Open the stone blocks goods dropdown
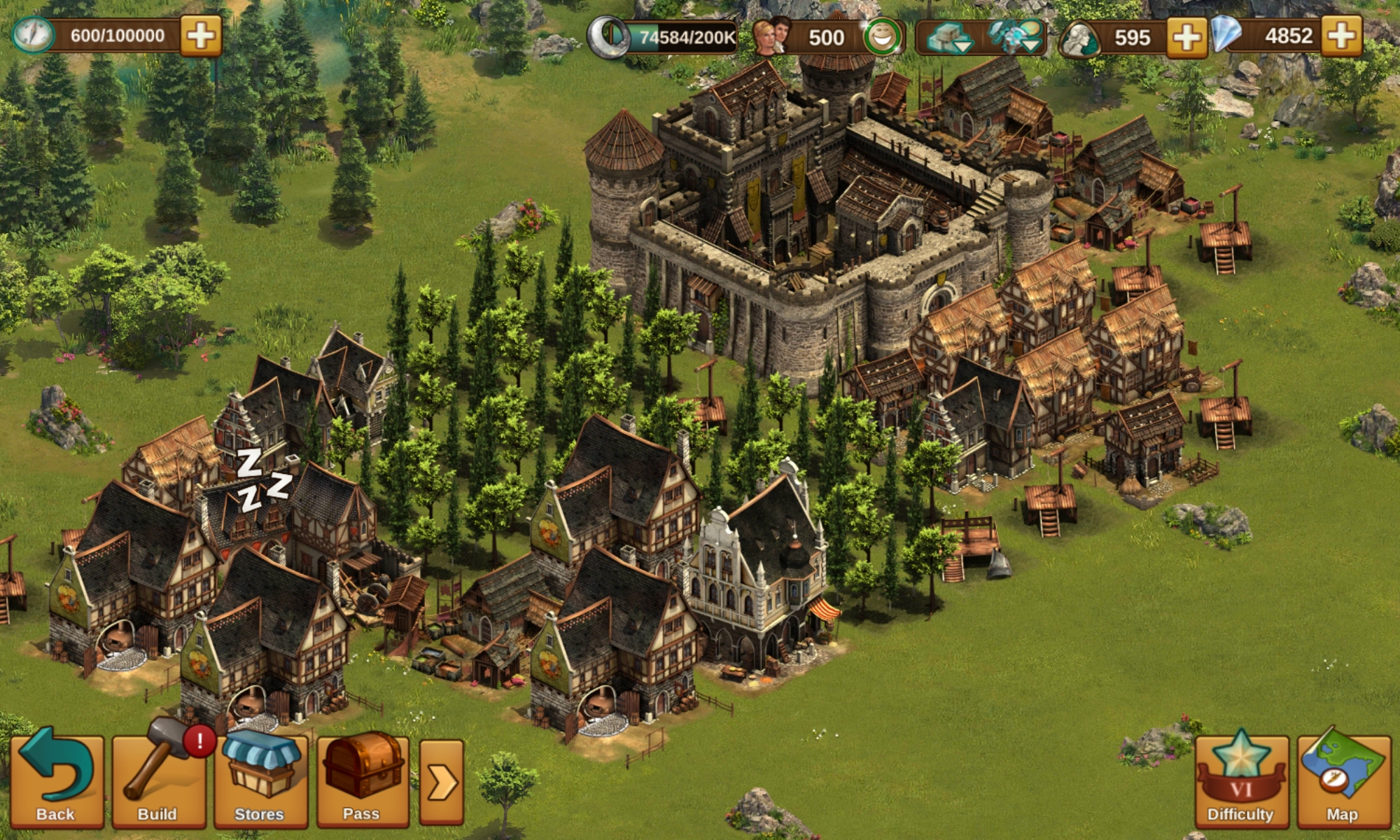The height and width of the screenshot is (840, 1400). pos(948,38)
